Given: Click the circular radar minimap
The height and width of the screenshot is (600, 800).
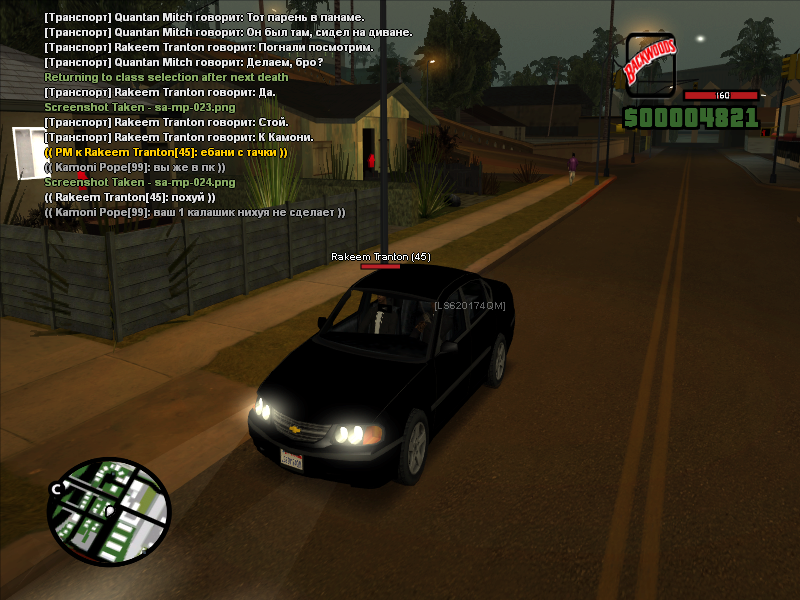Looking at the screenshot, I should [108, 512].
